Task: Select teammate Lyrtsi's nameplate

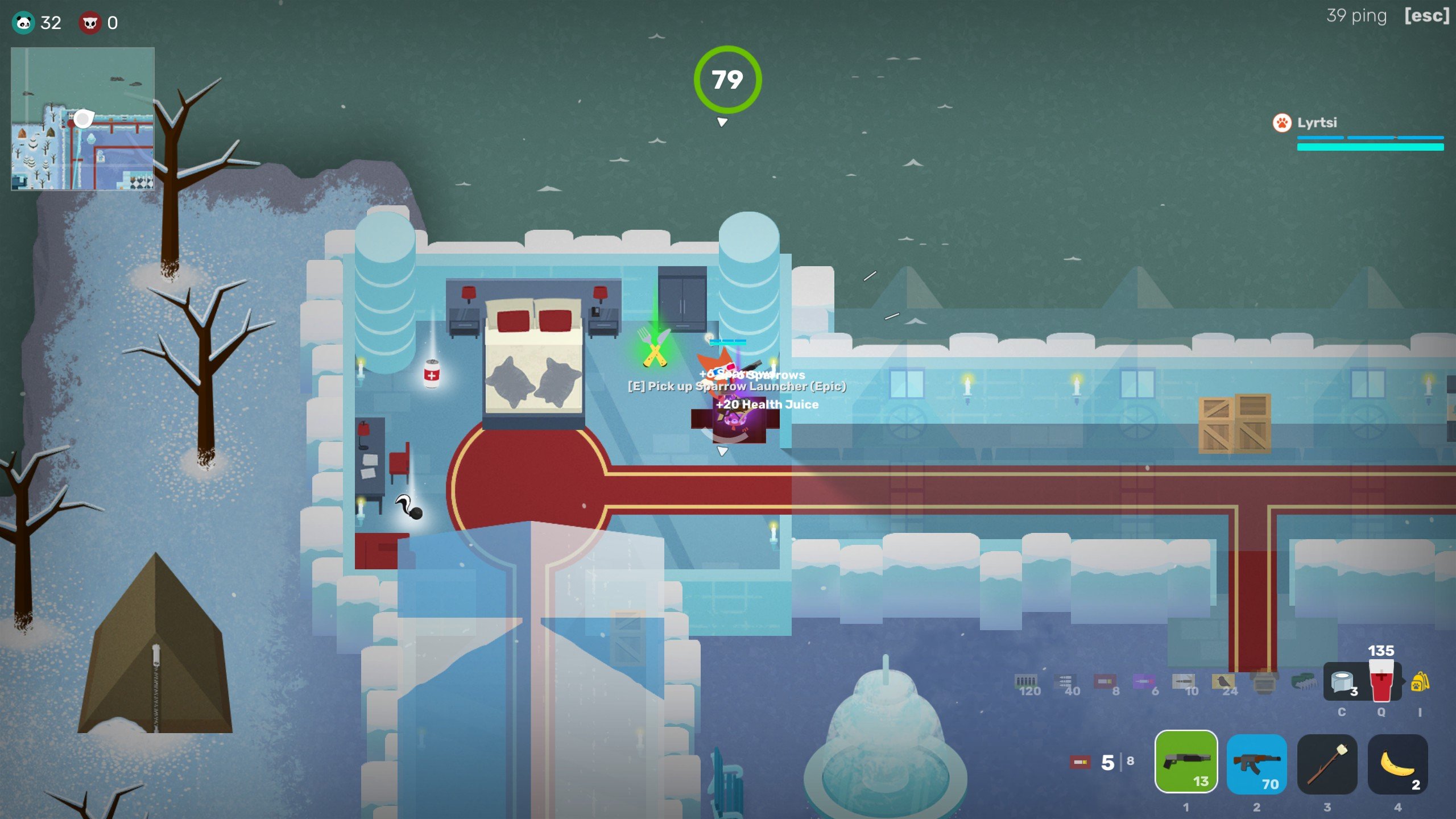Action: (x=1316, y=123)
